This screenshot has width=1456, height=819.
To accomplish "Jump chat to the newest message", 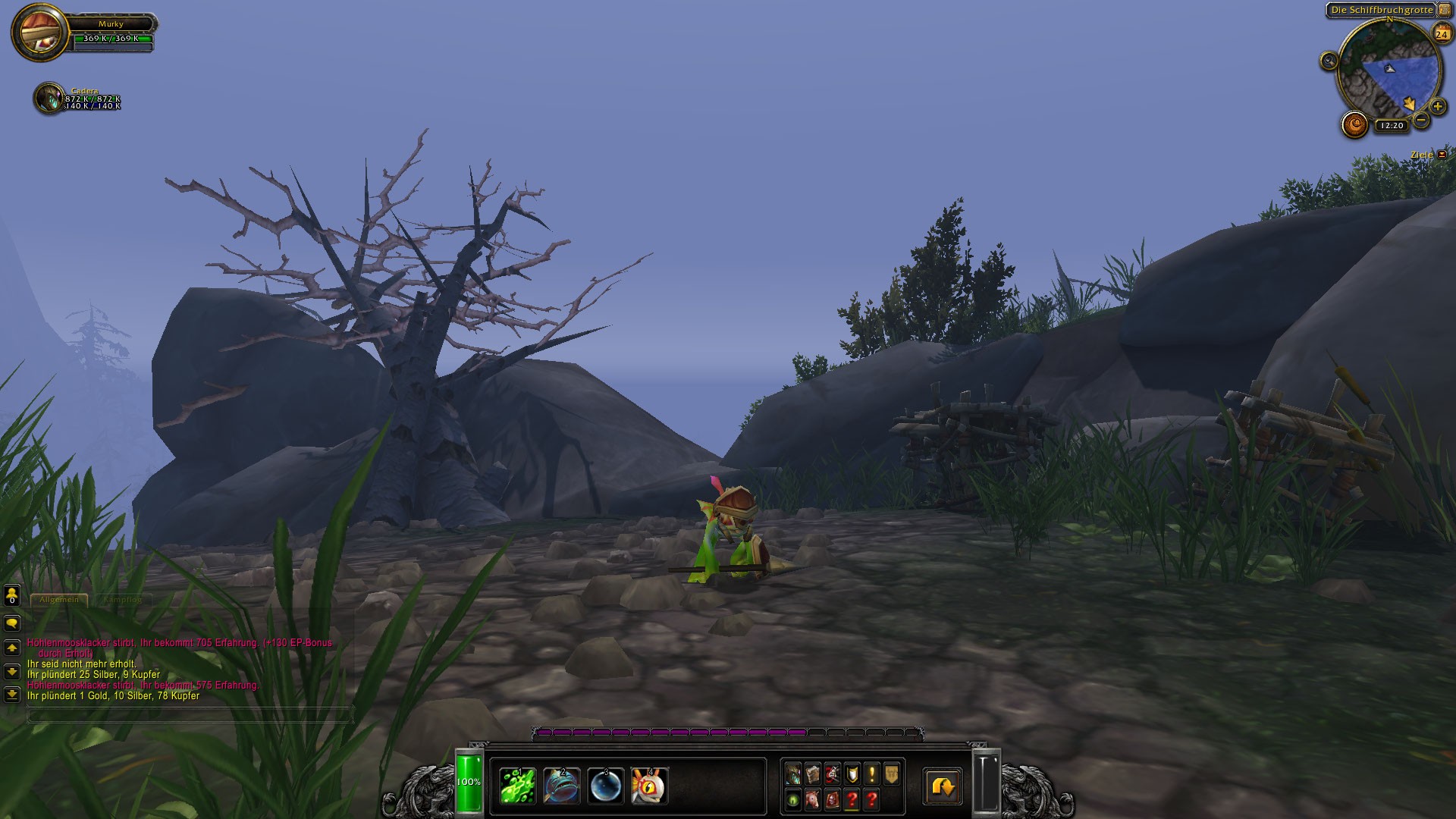I will [x=11, y=694].
